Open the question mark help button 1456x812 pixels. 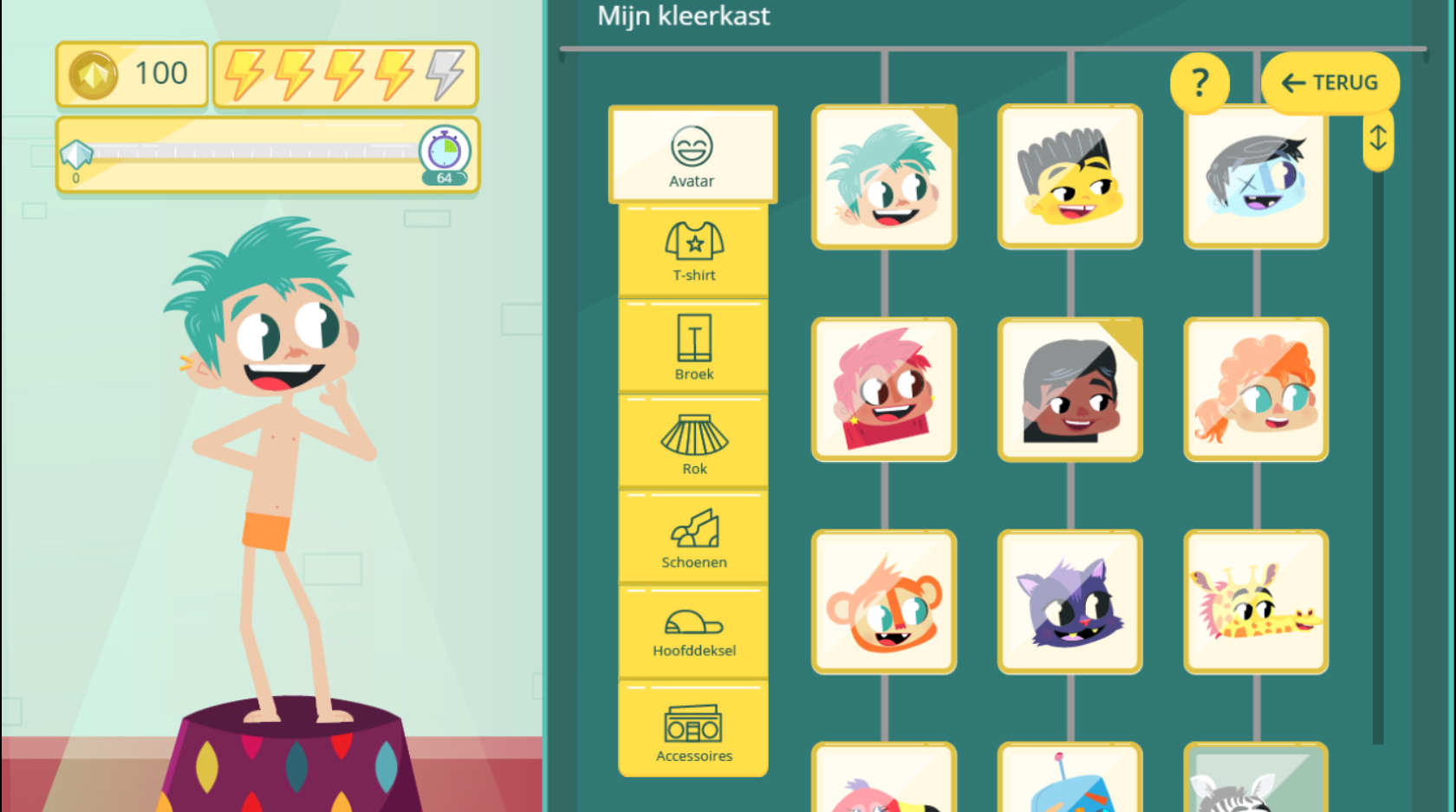coord(1199,83)
